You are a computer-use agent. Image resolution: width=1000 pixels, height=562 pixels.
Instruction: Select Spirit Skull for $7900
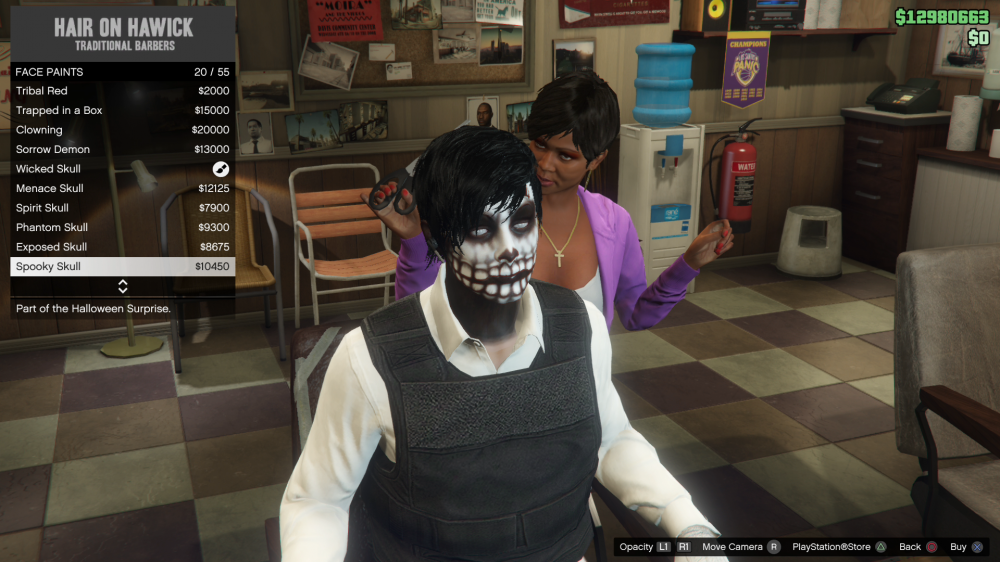122,208
